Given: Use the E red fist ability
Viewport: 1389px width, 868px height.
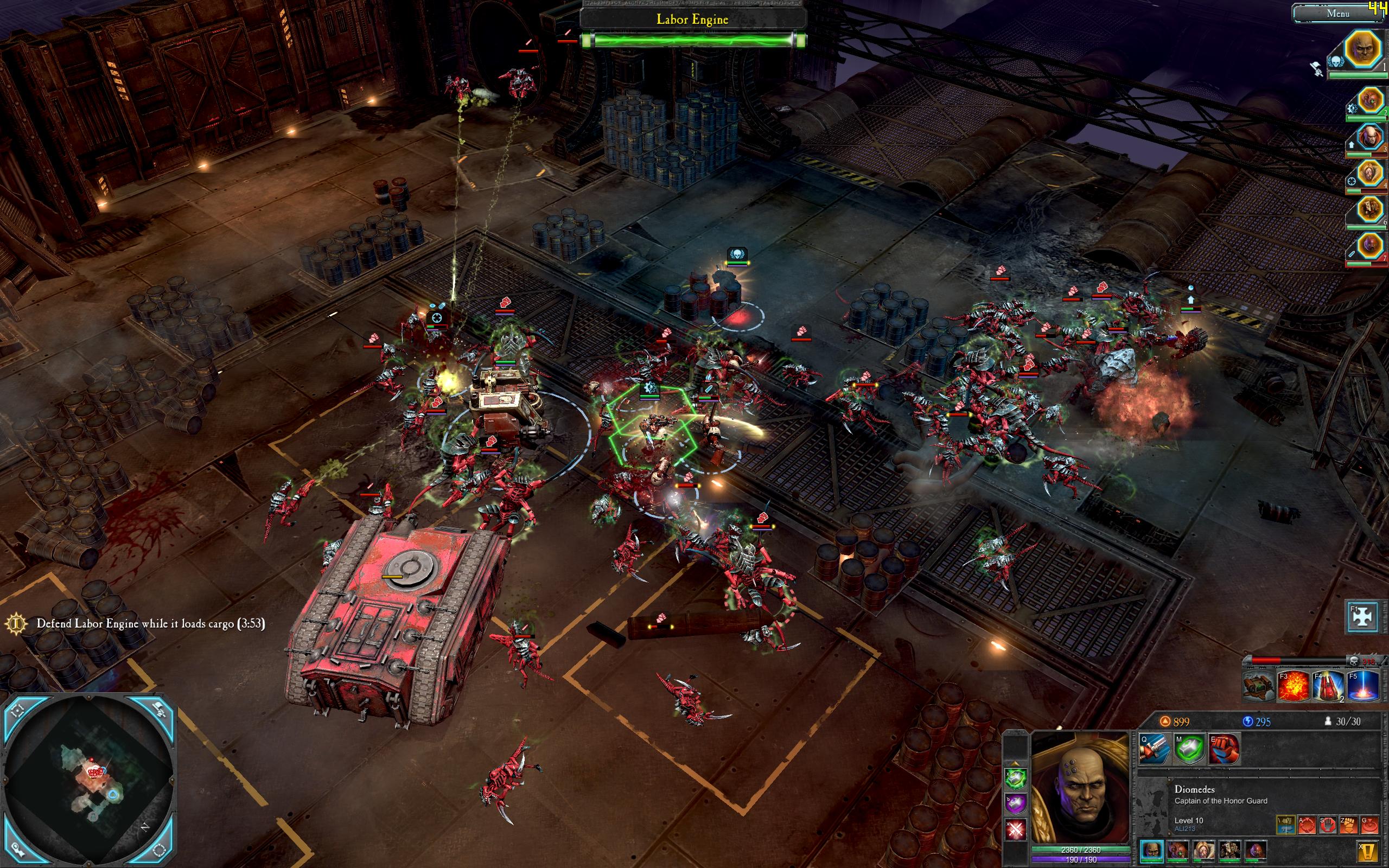Looking at the screenshot, I should pos(1224,749).
